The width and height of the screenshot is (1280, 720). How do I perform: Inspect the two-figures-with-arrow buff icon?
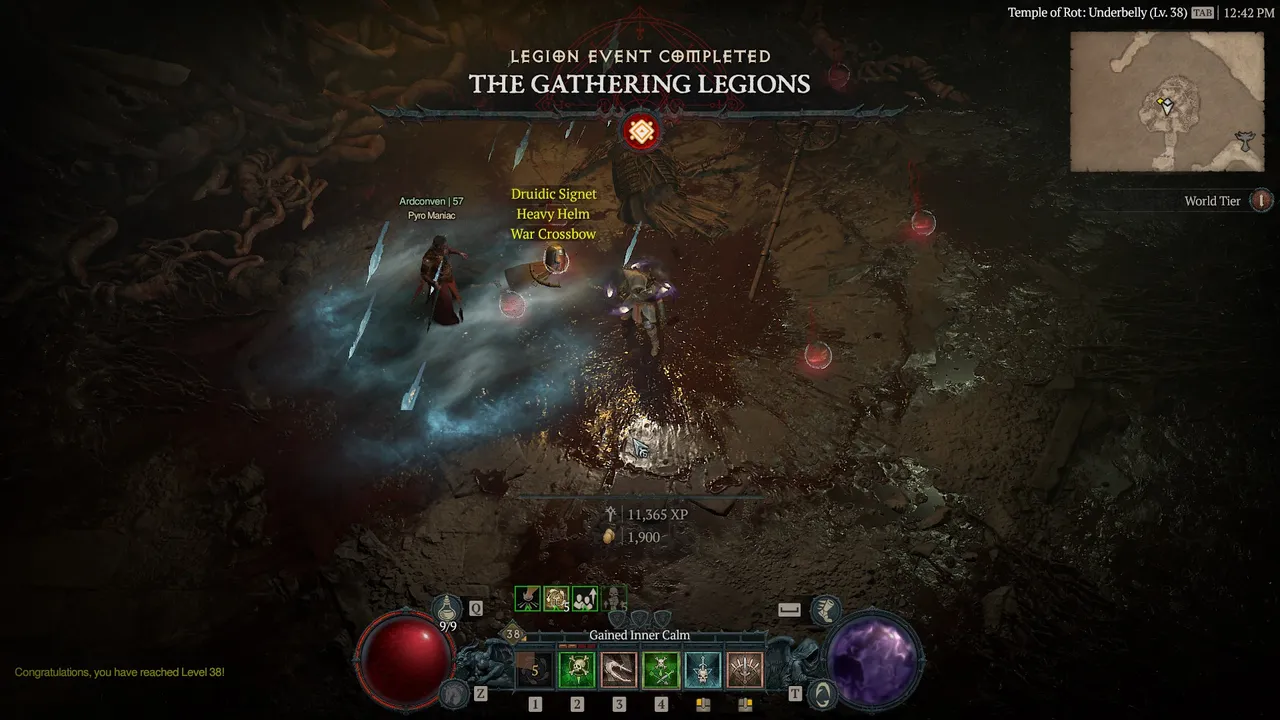tap(585, 598)
